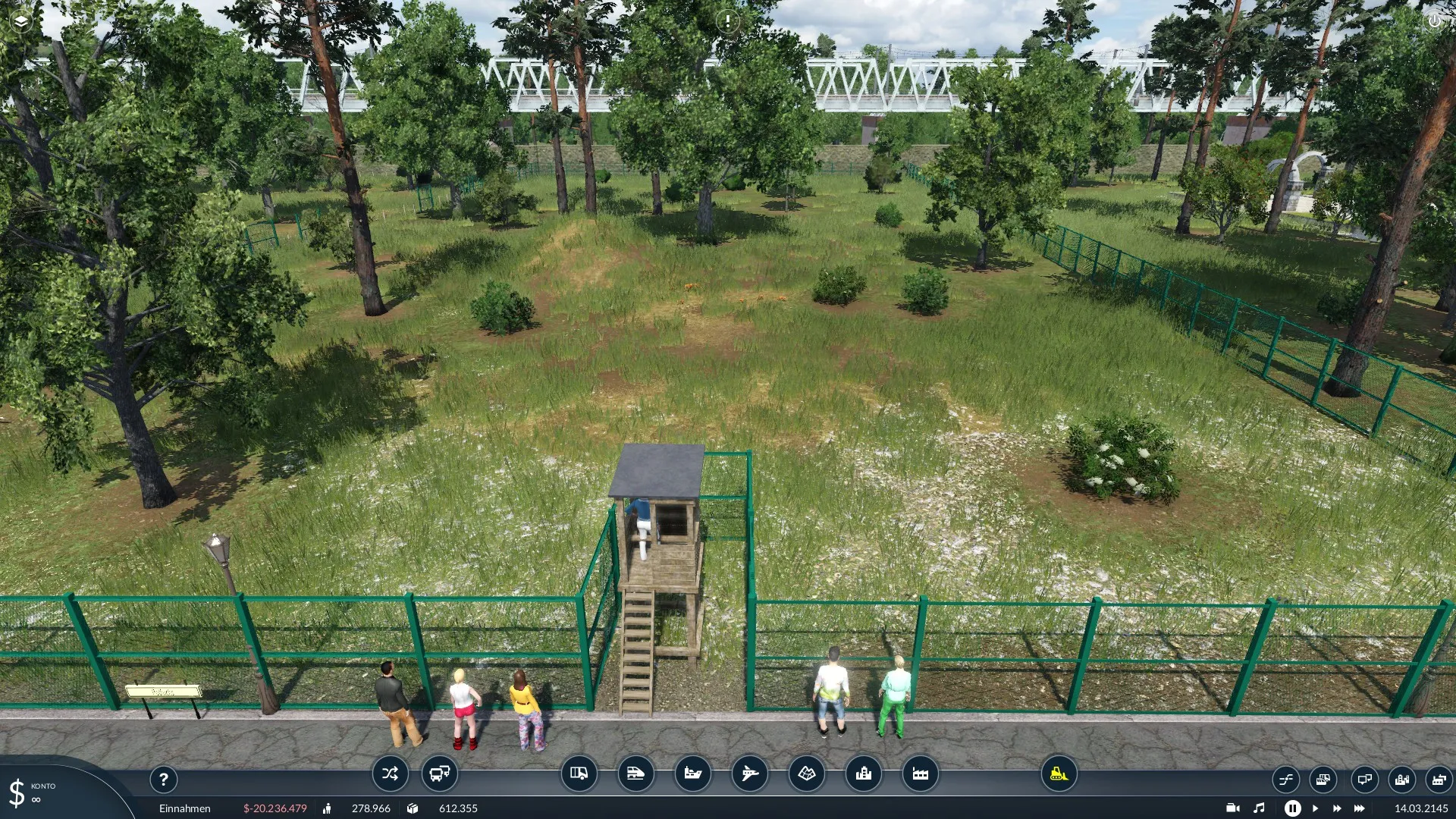Image resolution: width=1456 pixels, height=819 pixels.
Task: Open the question mark help button
Action: pyautogui.click(x=163, y=779)
